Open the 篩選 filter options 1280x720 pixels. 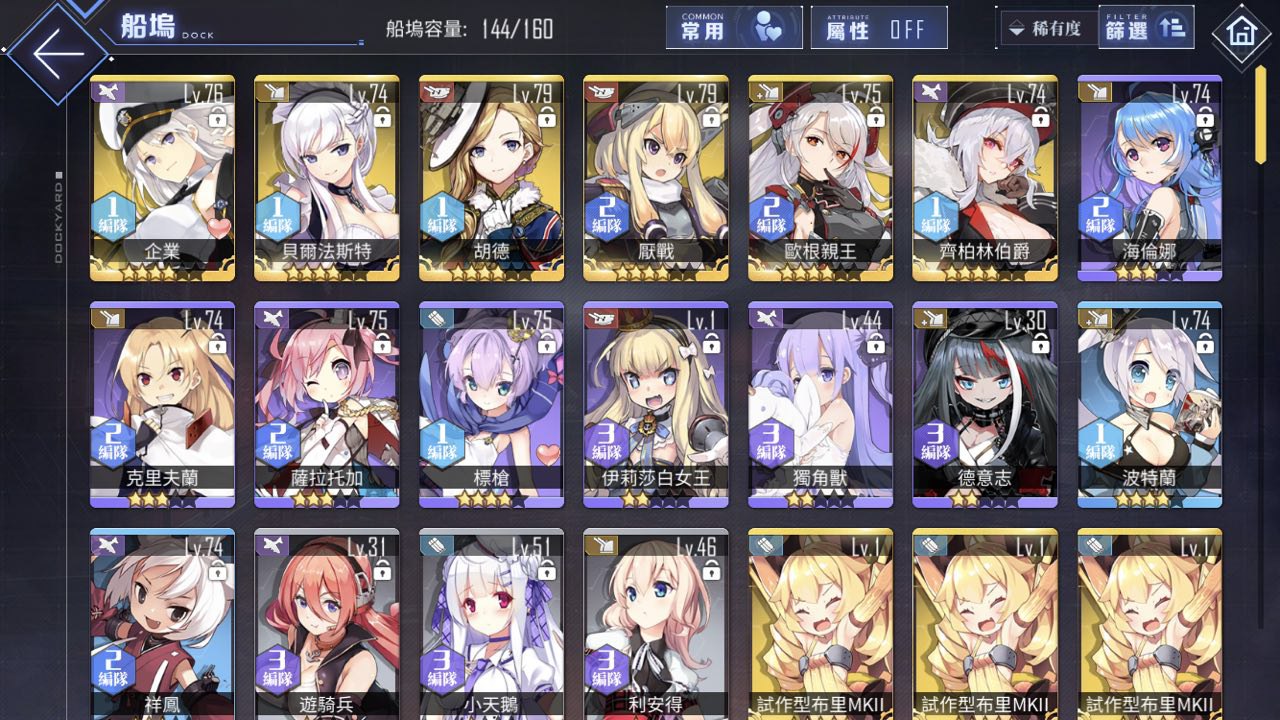point(1145,28)
